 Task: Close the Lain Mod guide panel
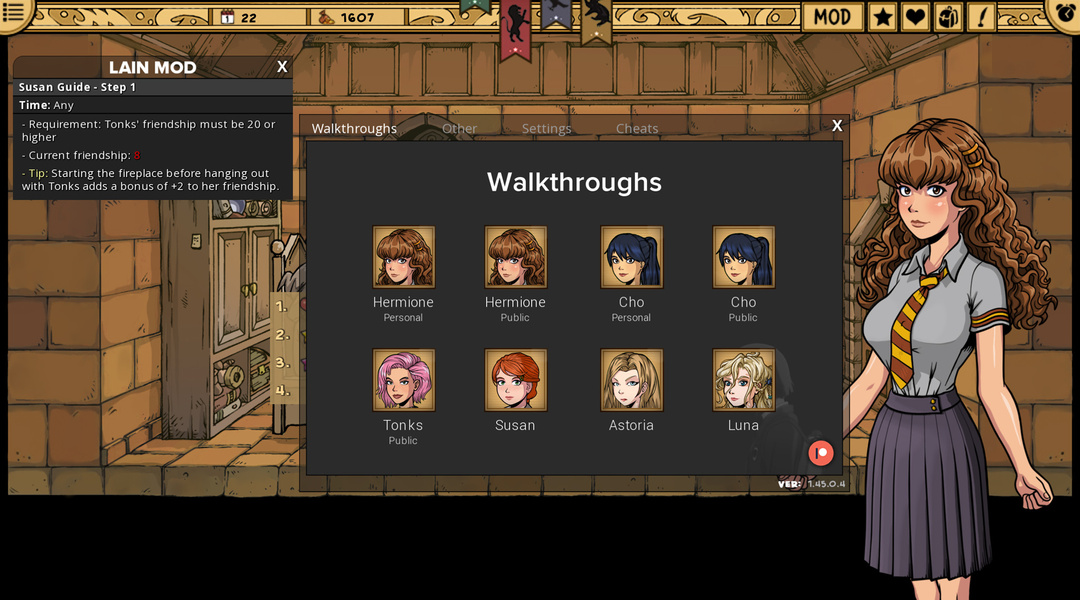click(282, 67)
